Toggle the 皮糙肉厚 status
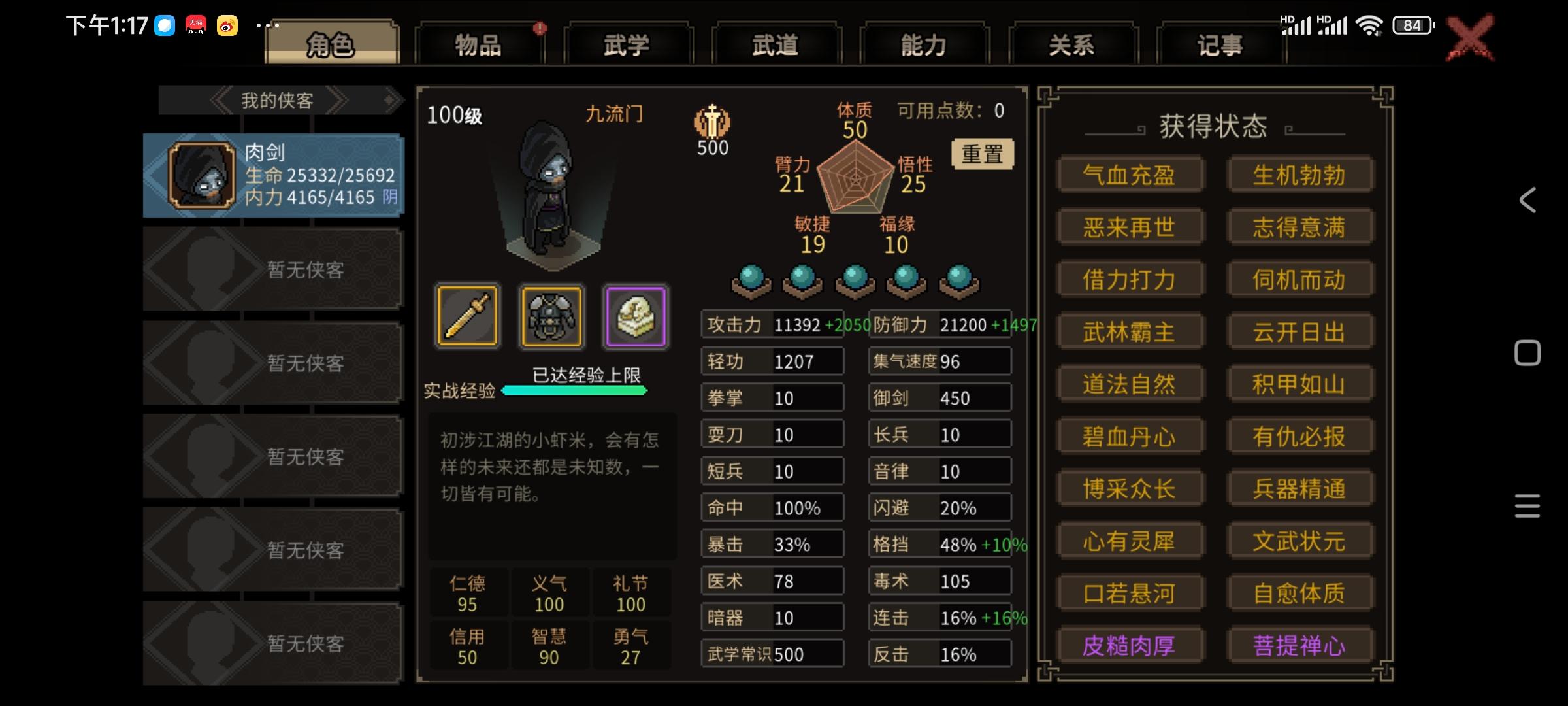Viewport: 1568px width, 706px height. coord(1131,646)
